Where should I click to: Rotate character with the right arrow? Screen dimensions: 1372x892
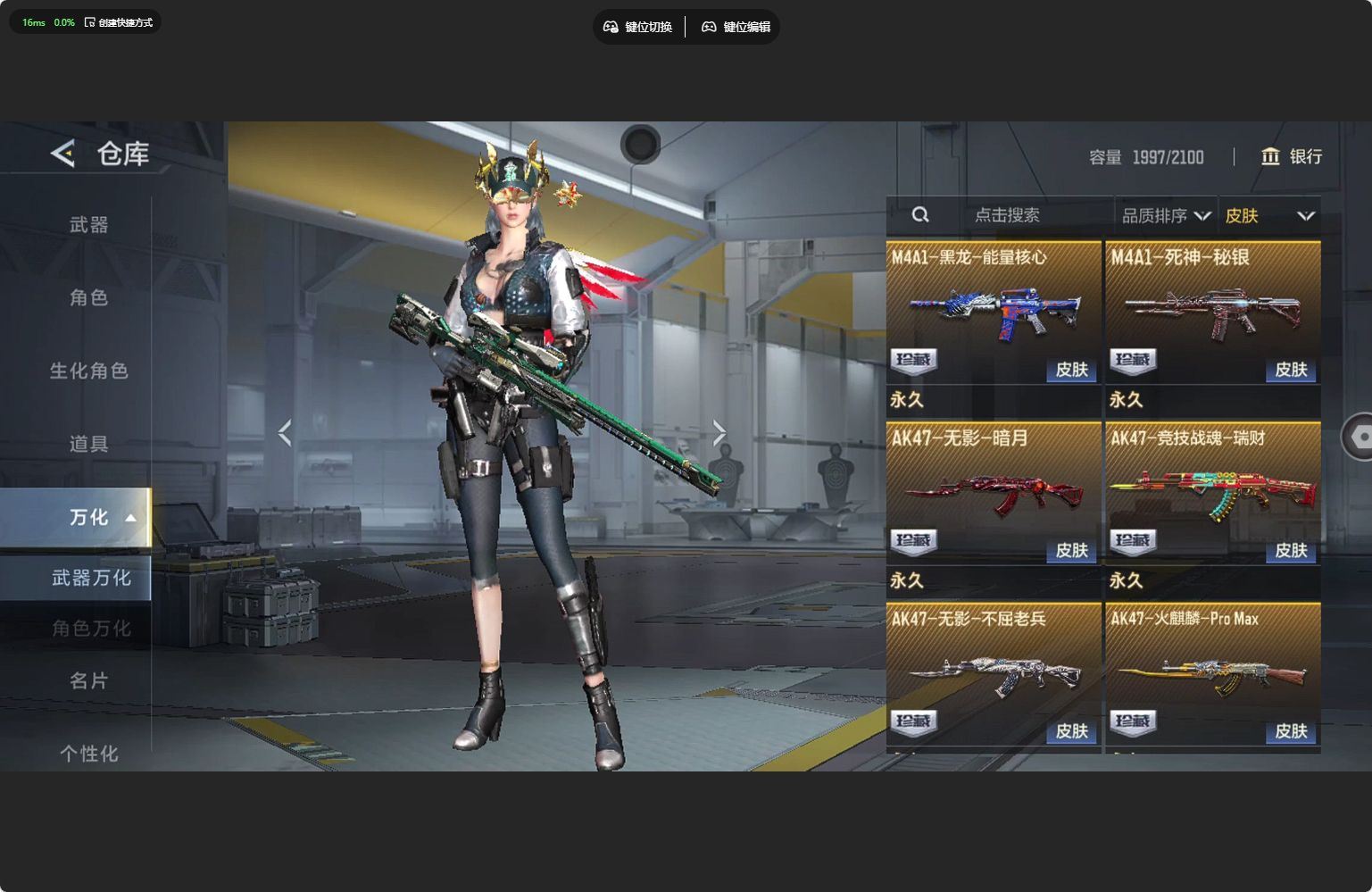[x=719, y=433]
